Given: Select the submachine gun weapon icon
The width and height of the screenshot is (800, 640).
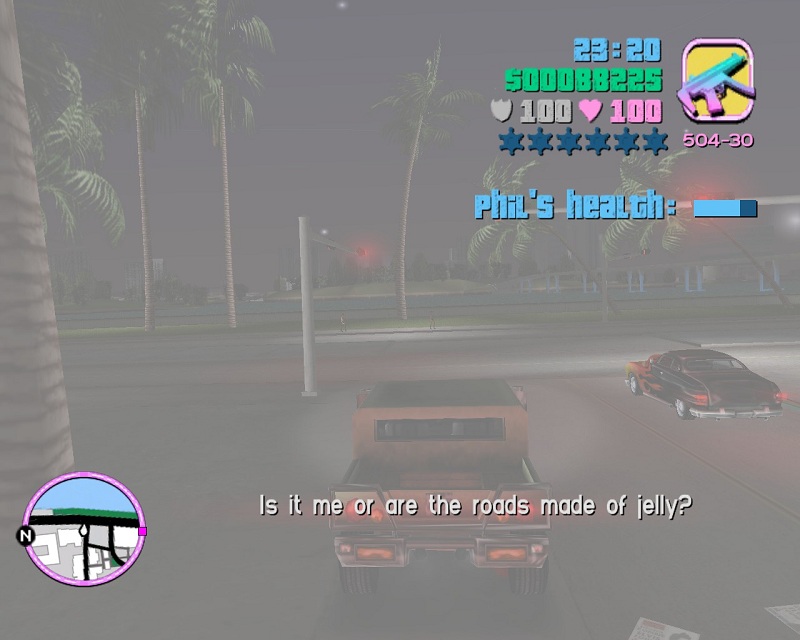Looking at the screenshot, I should pos(717,83).
